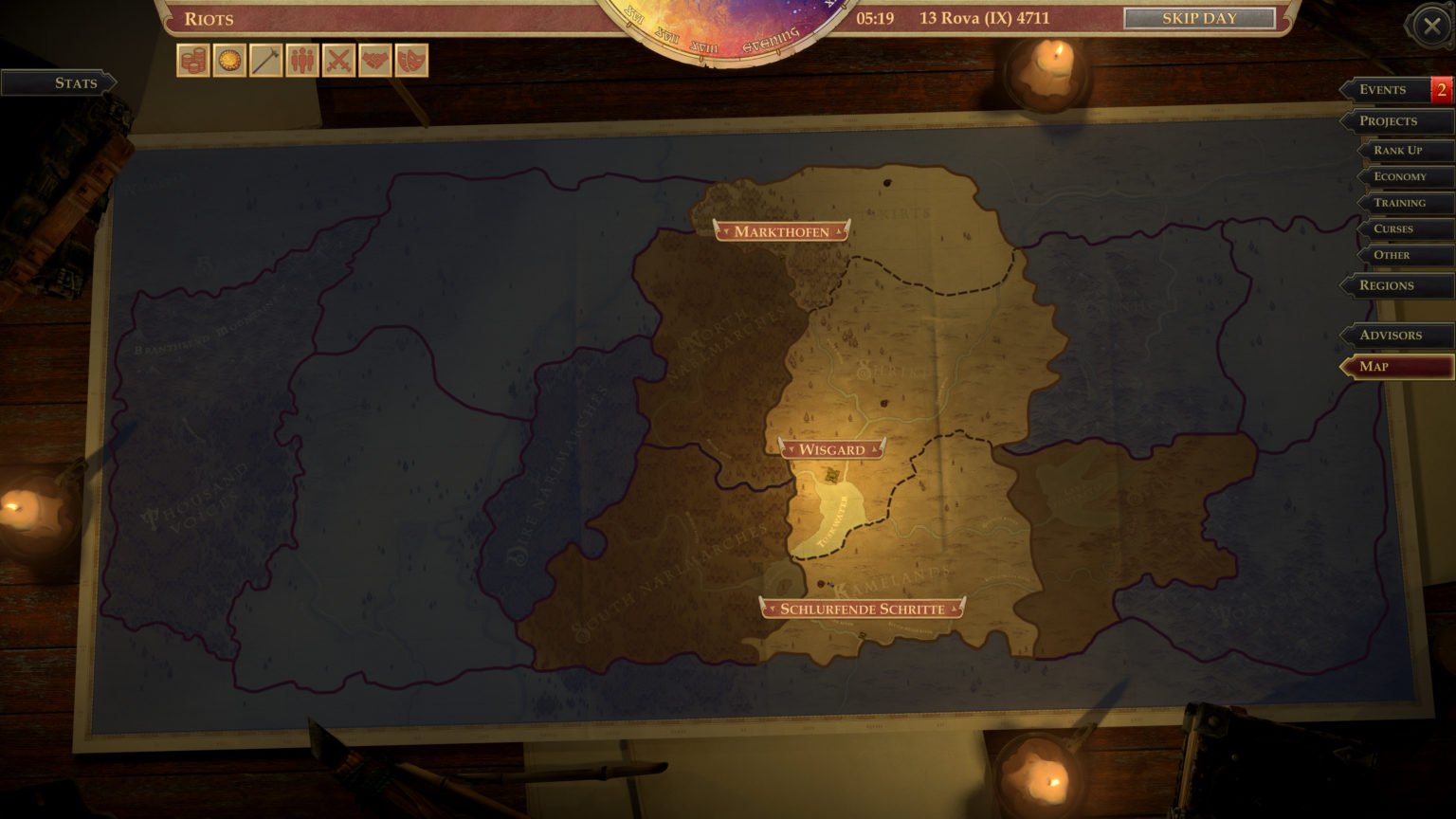
Task: Click the red events notification badge
Action: coord(1440,89)
